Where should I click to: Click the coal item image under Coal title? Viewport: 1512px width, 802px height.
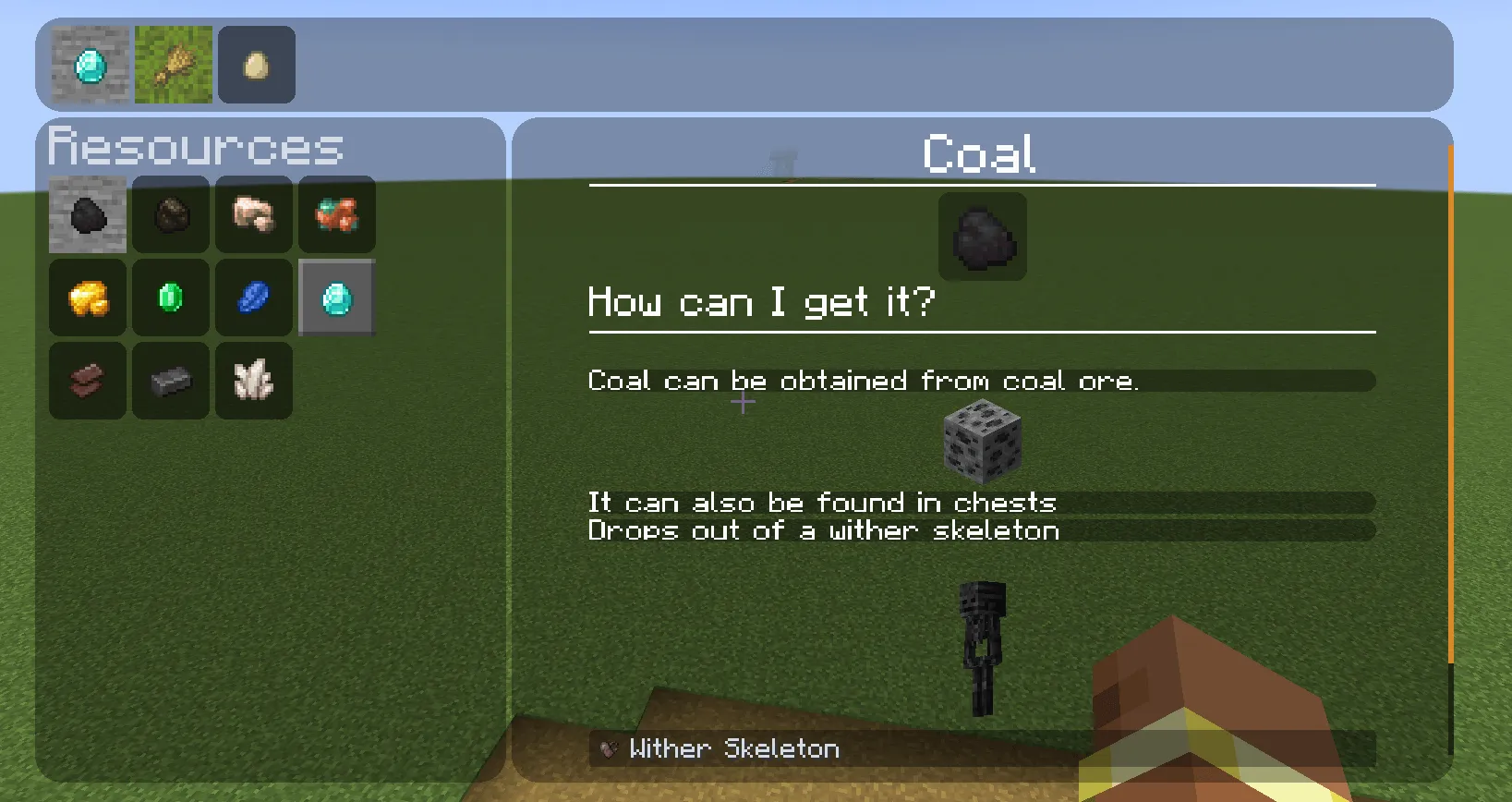982,237
